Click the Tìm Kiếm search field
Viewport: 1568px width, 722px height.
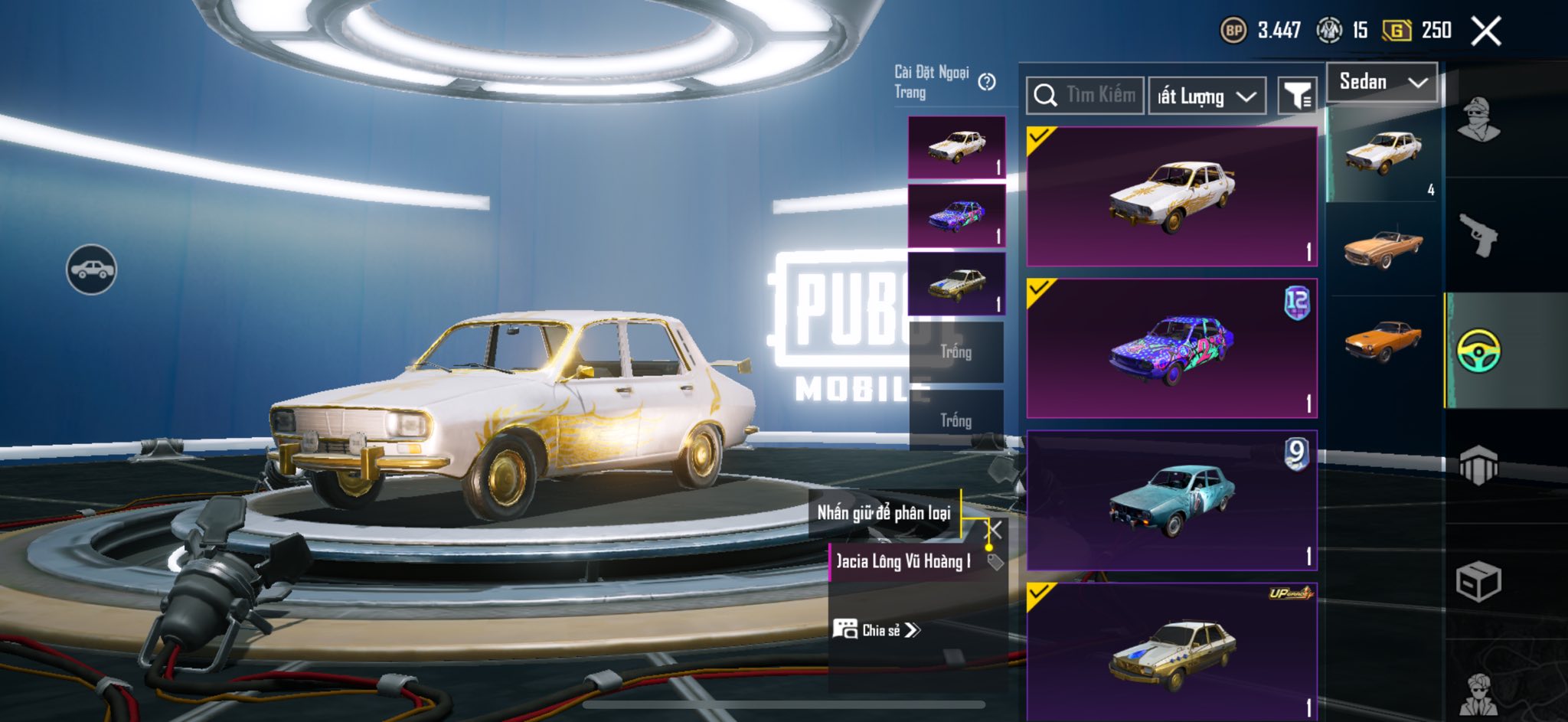pyautogui.click(x=1086, y=96)
